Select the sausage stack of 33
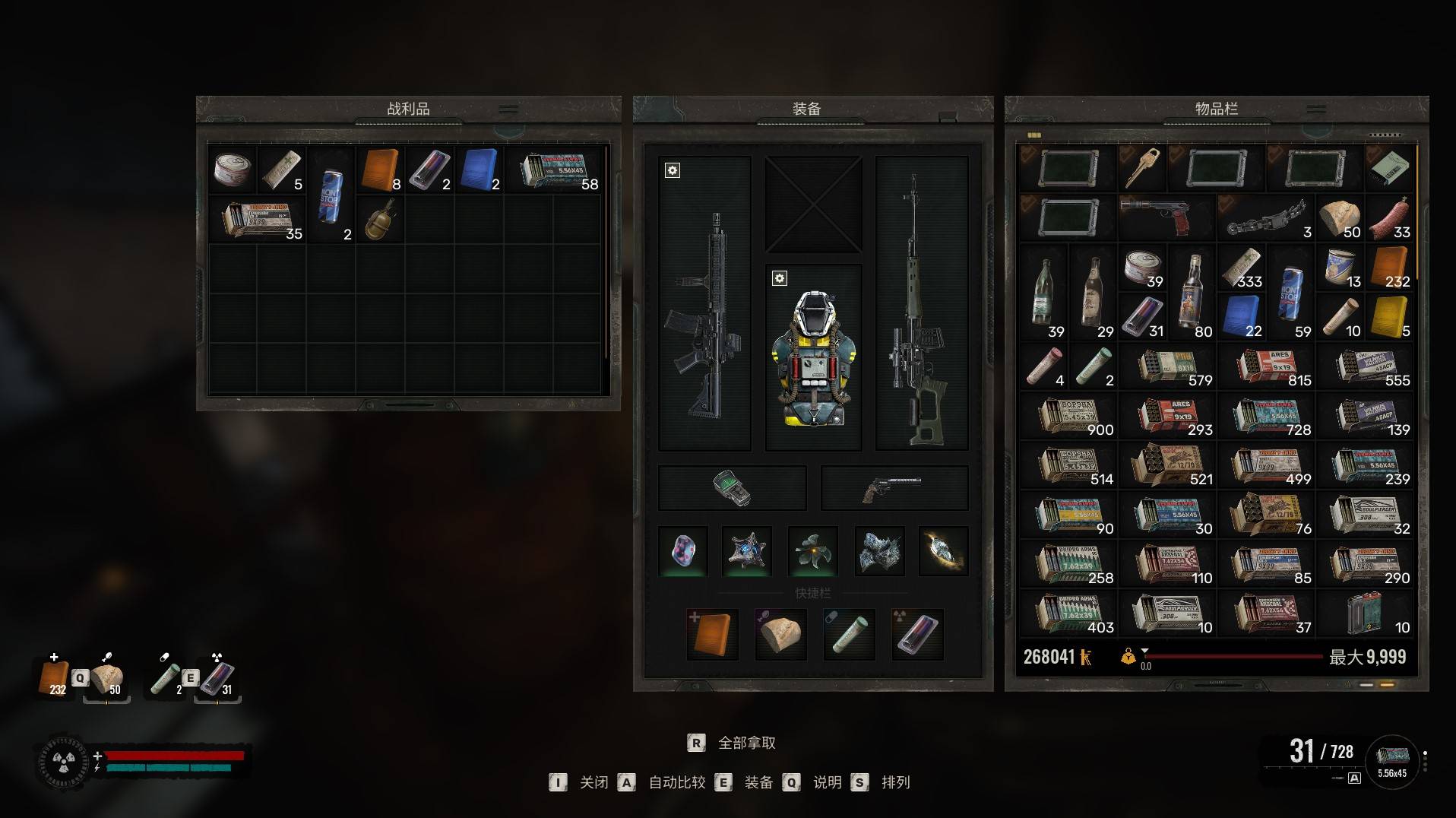The image size is (1456, 818). 1390,217
